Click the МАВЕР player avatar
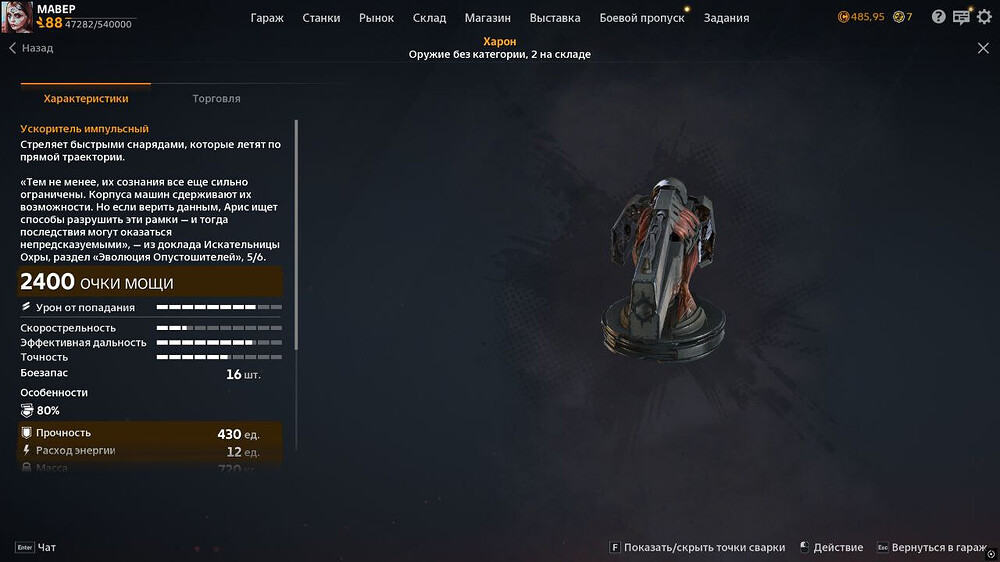Viewport: 1000px width, 562px height. coord(17,16)
